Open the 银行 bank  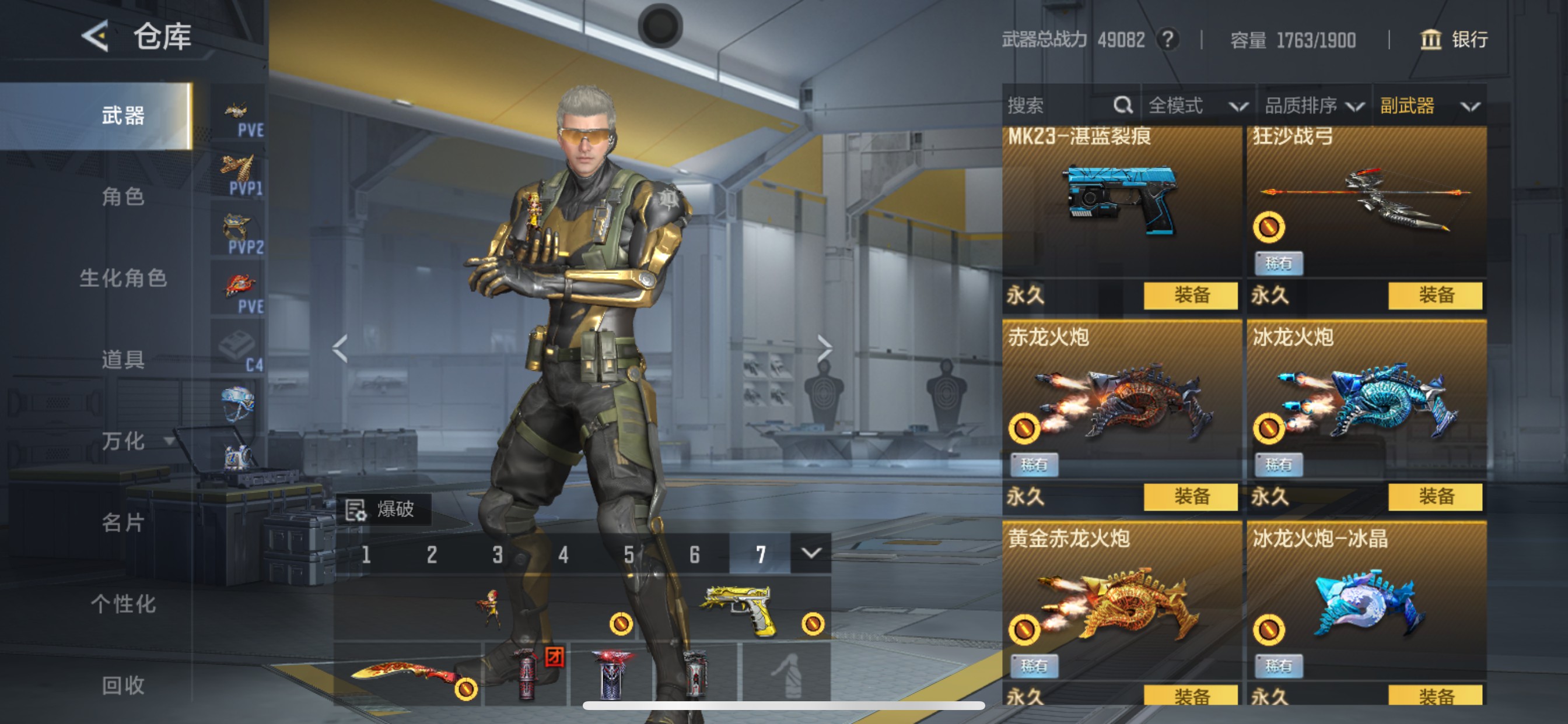[x=1454, y=40]
